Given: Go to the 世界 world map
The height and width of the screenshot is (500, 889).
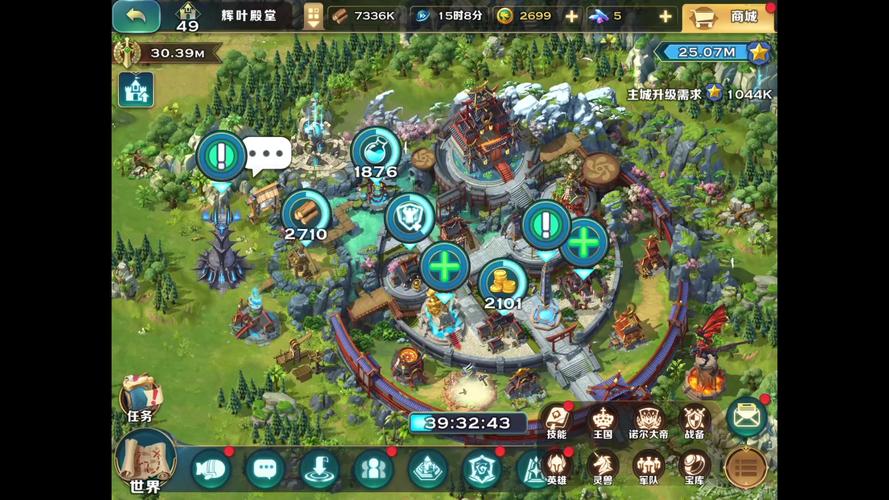Looking at the screenshot, I should click(145, 462).
